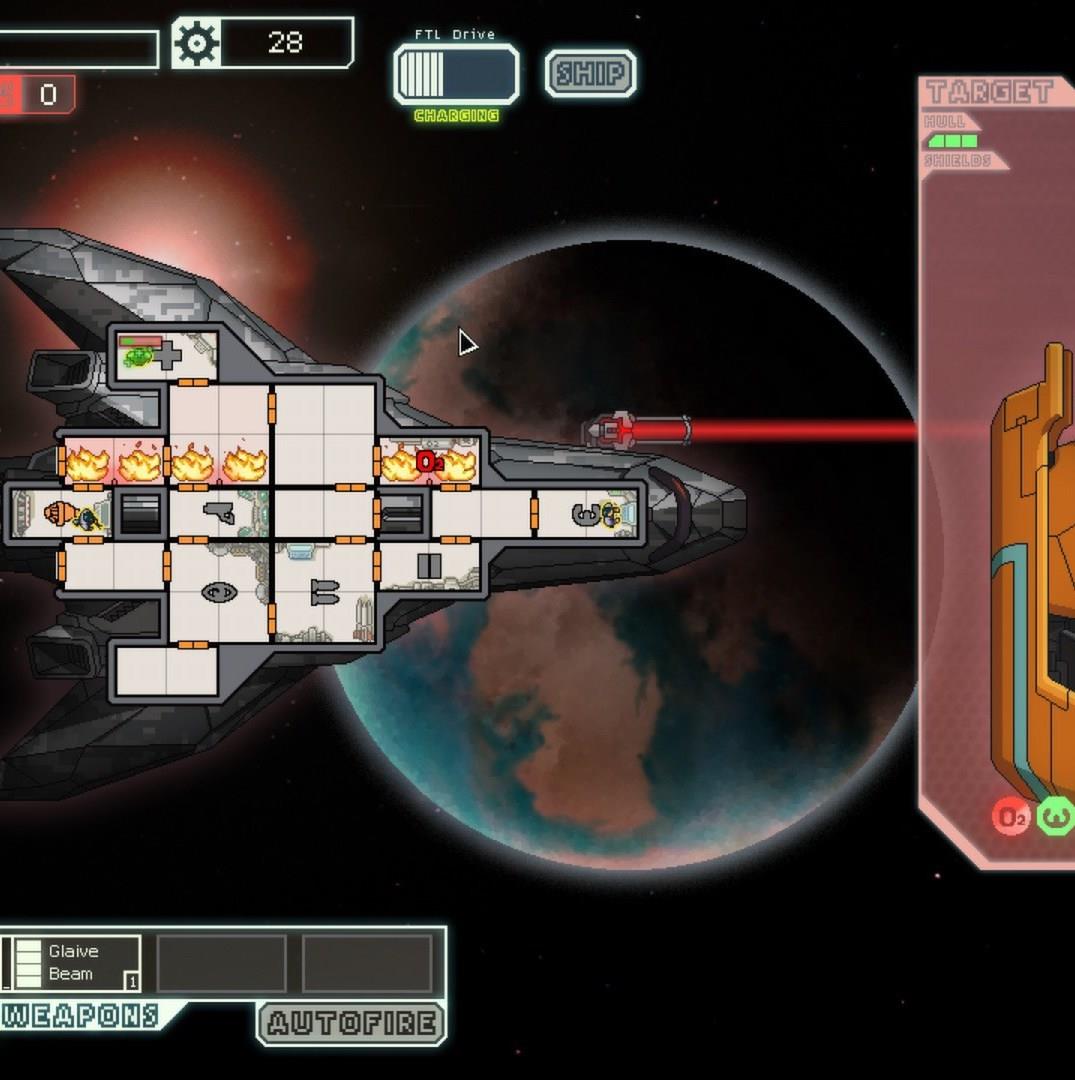Click the FTL Drive jump button
1075x1080 pixels.
[457, 74]
